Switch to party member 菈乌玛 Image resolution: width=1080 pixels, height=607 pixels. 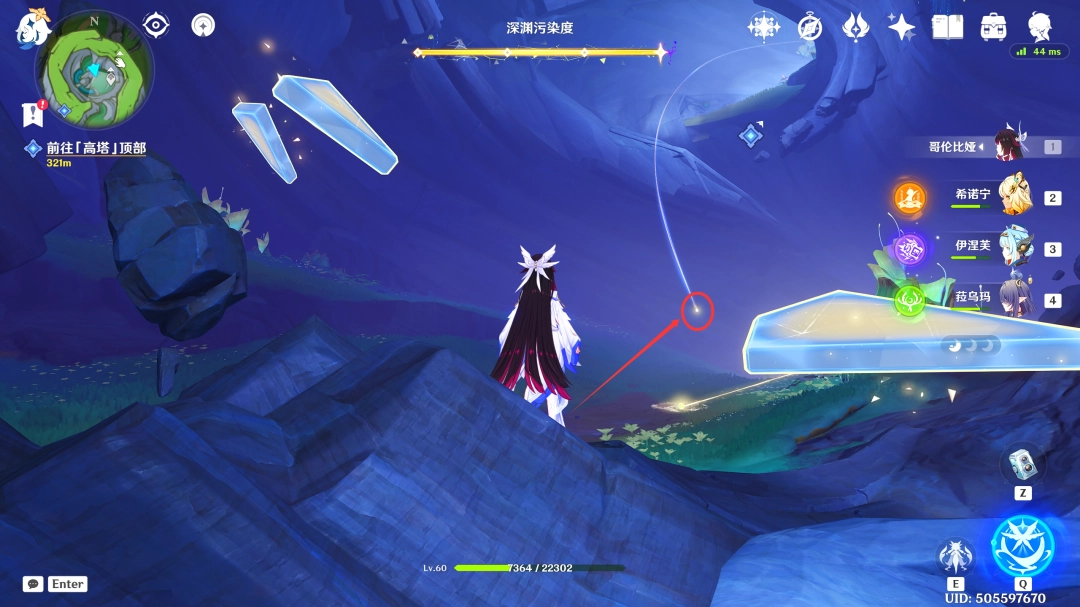(x=1010, y=299)
